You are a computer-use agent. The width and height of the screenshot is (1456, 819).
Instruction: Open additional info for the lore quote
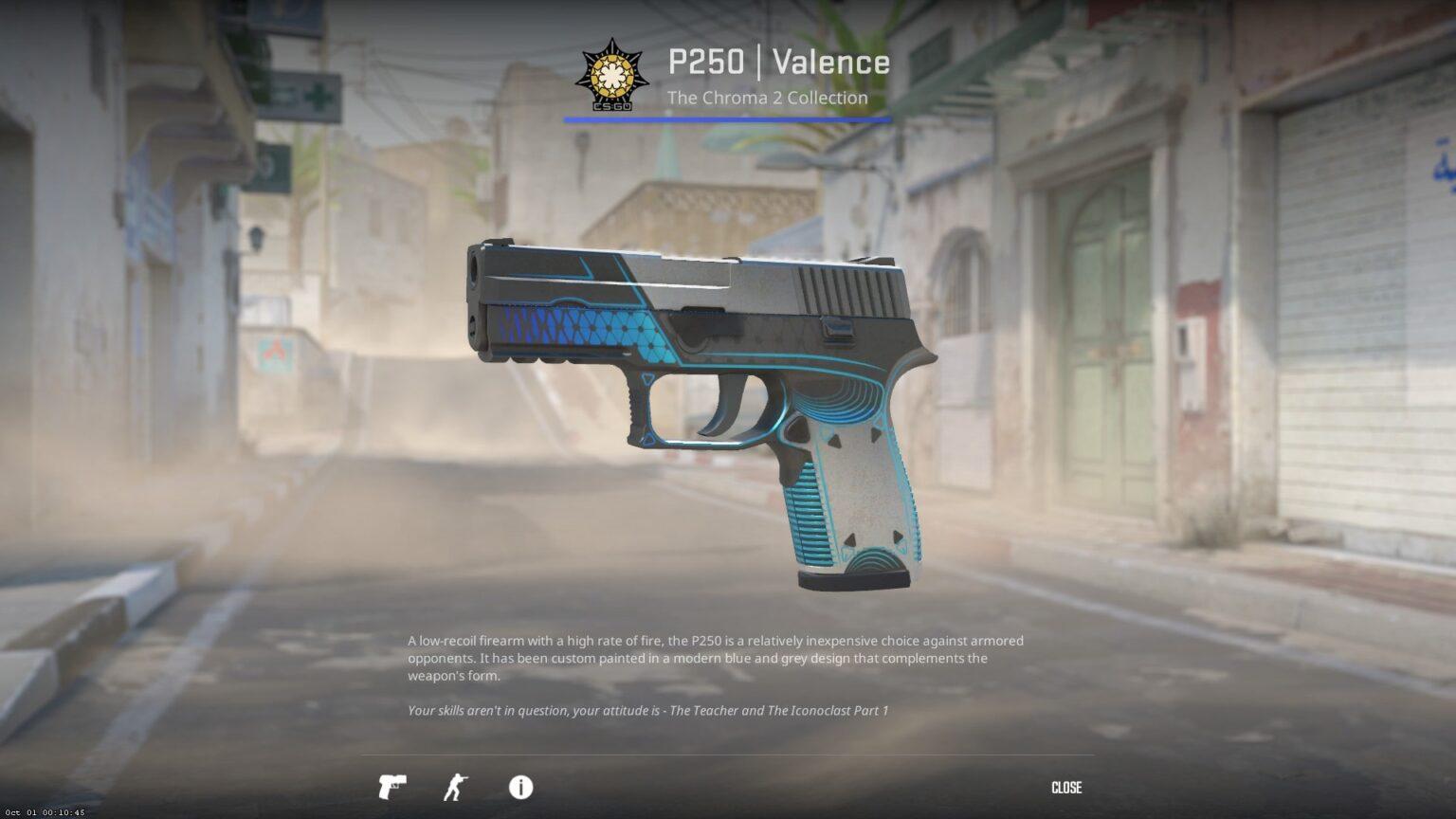coord(519,788)
